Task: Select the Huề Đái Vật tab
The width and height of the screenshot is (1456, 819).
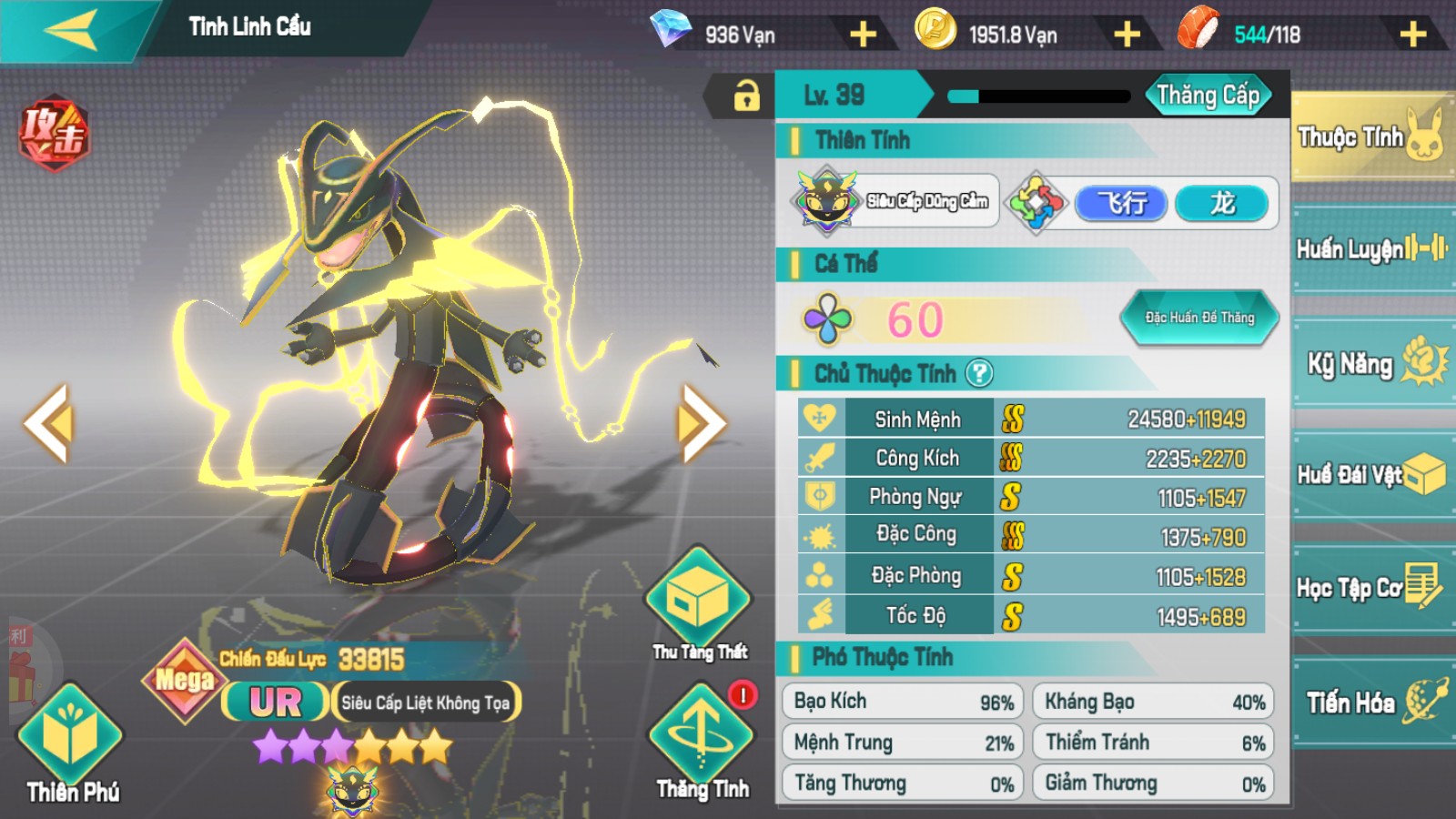Action: 1370,474
